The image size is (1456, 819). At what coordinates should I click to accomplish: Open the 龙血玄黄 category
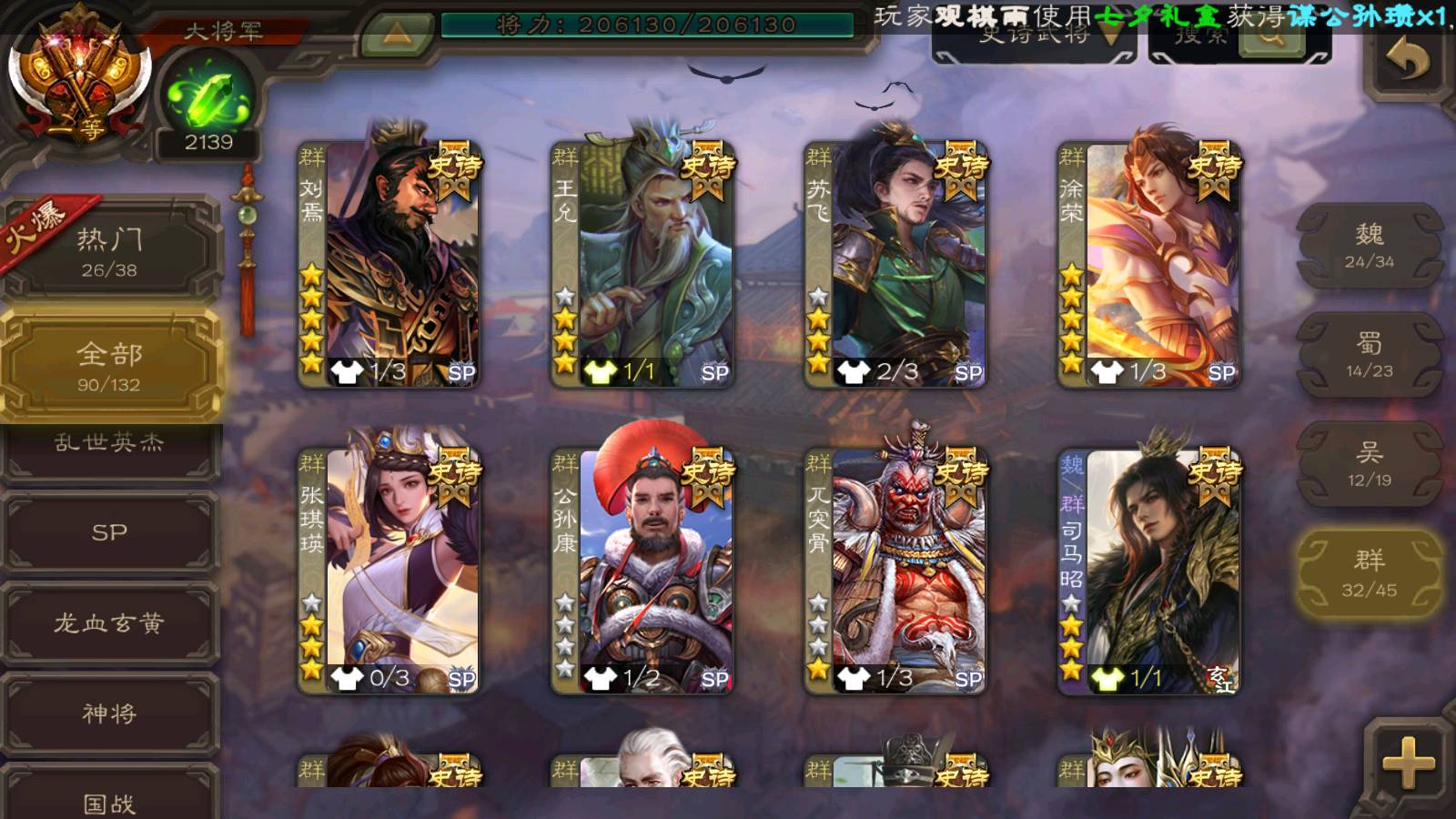(109, 623)
